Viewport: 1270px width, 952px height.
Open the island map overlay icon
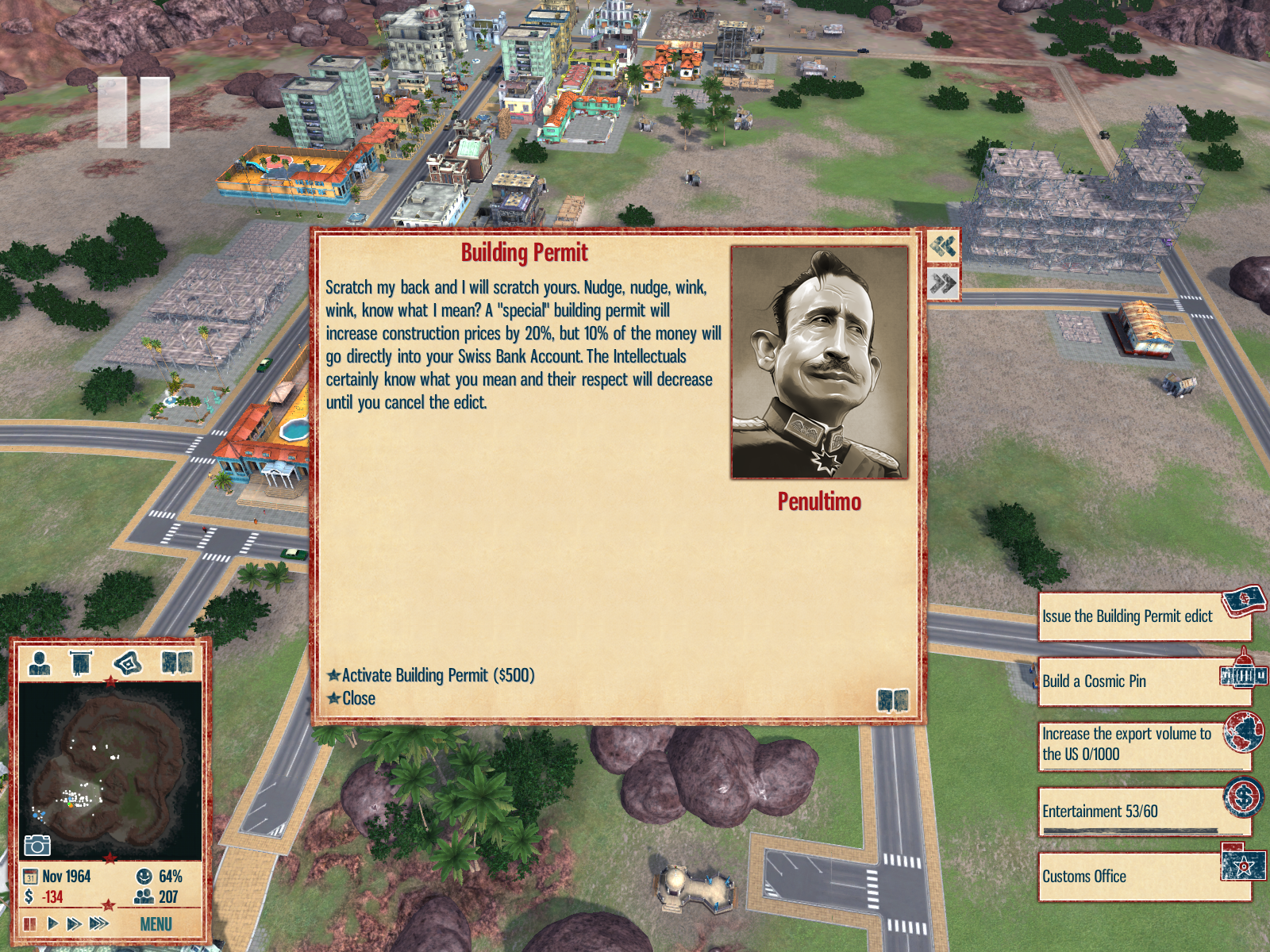coord(128,662)
